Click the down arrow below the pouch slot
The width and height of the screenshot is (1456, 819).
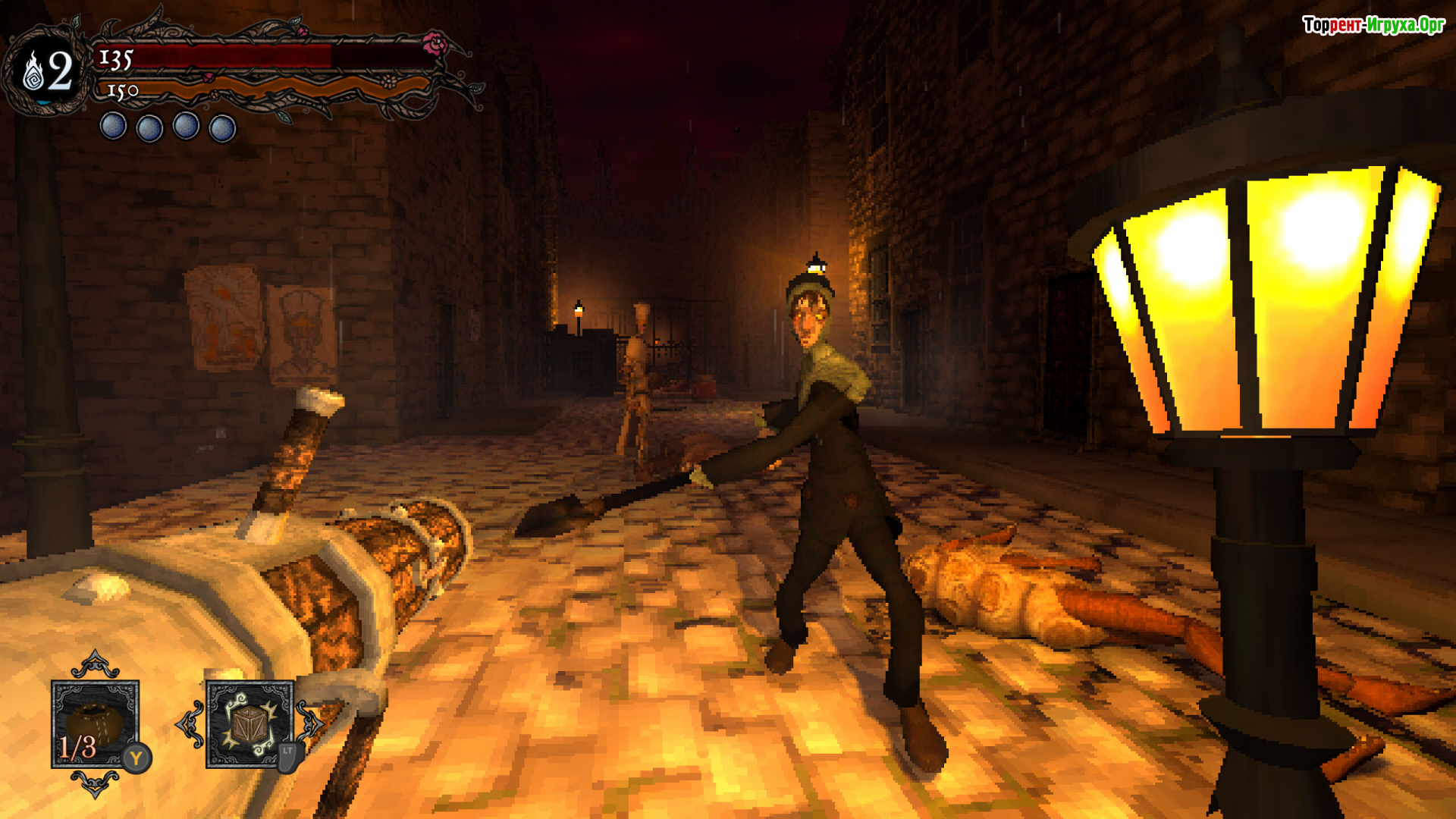[x=95, y=783]
